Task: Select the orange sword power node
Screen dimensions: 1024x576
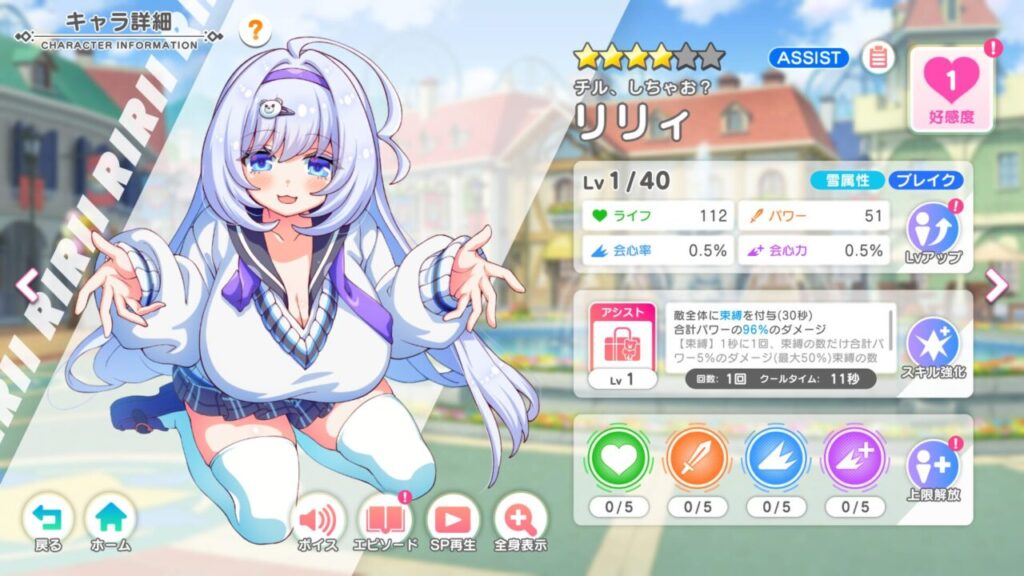Action: tap(695, 461)
